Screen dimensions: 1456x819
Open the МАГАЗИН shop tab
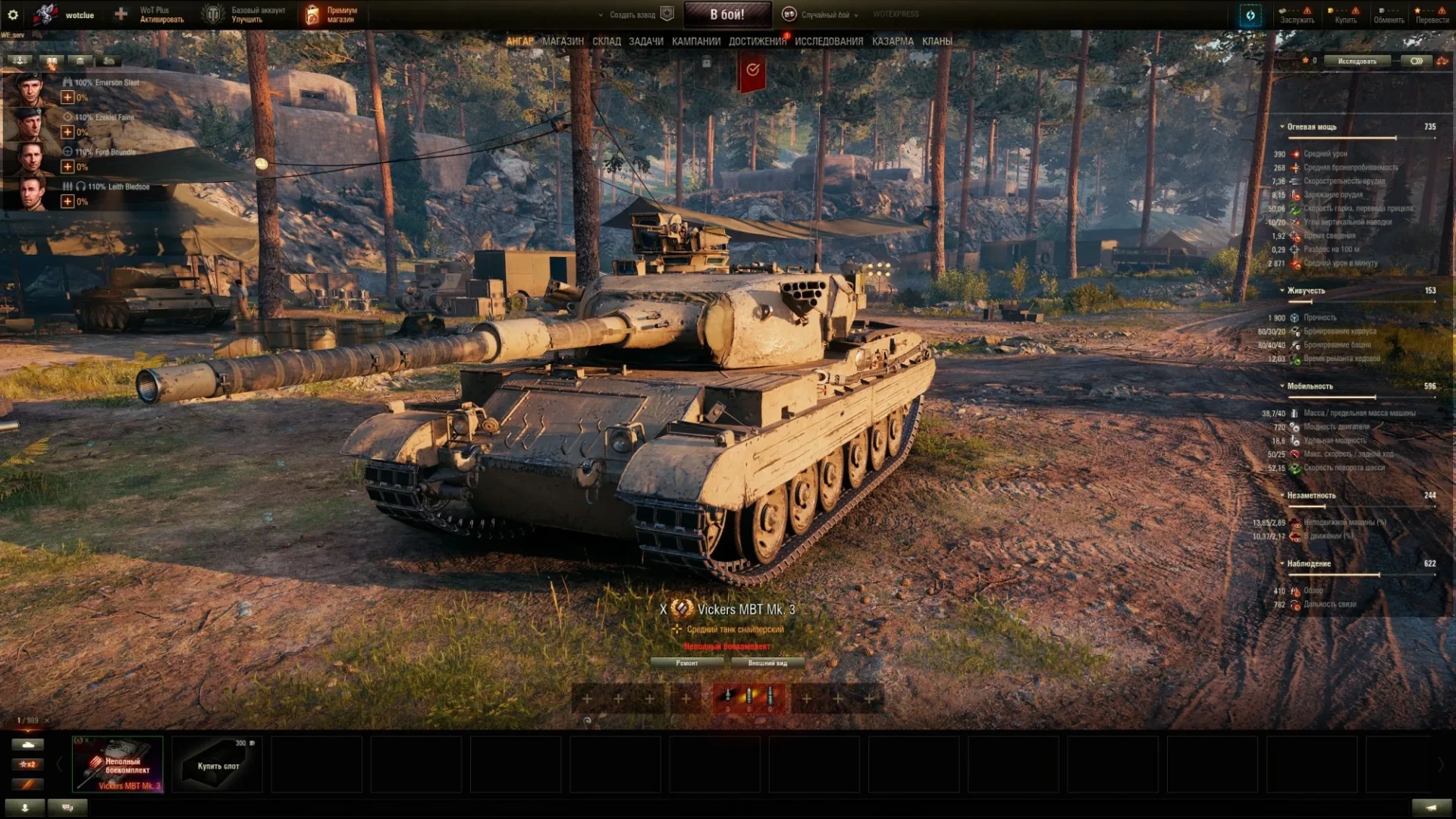coord(563,42)
